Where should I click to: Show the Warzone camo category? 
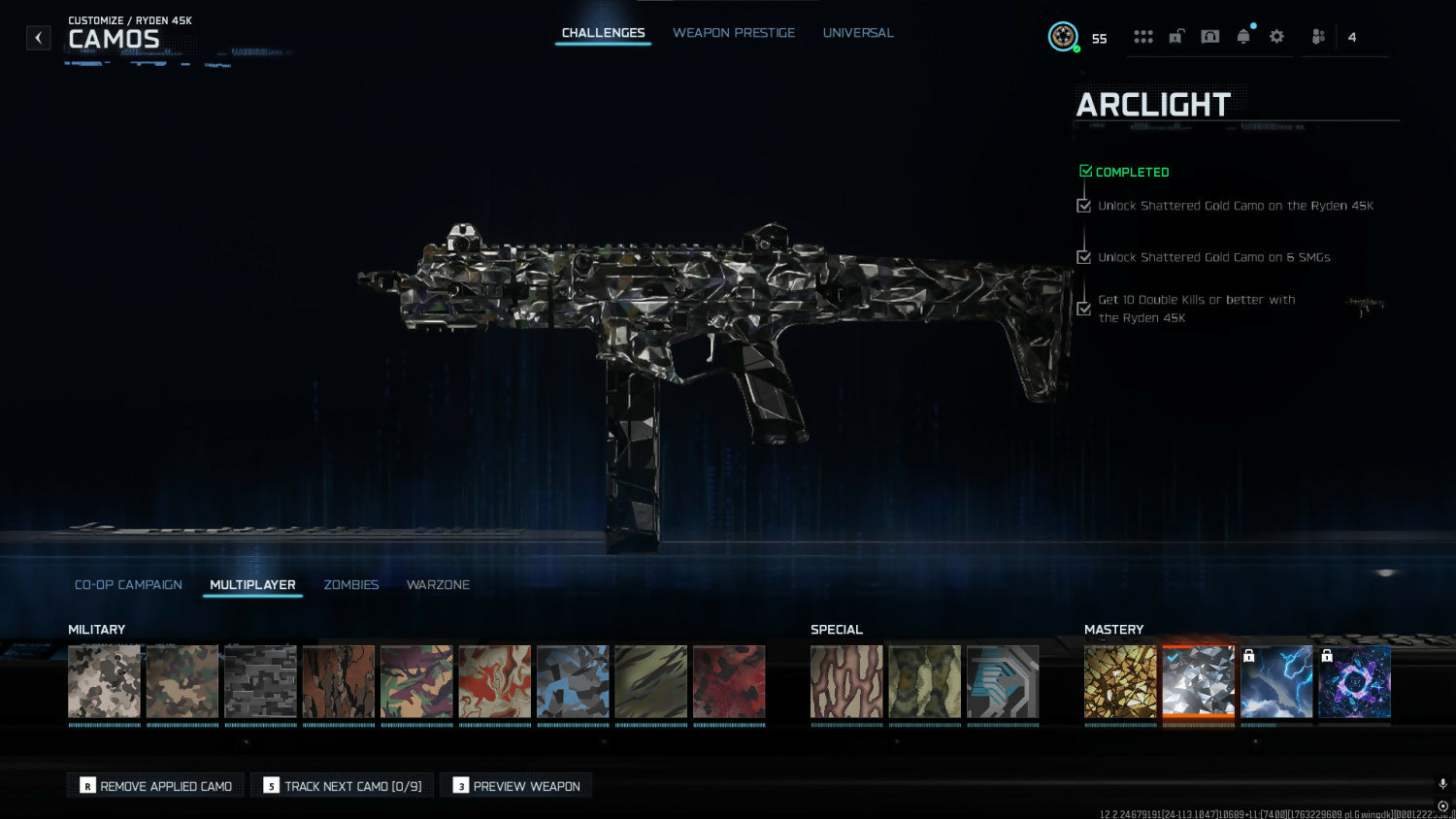[x=438, y=585]
